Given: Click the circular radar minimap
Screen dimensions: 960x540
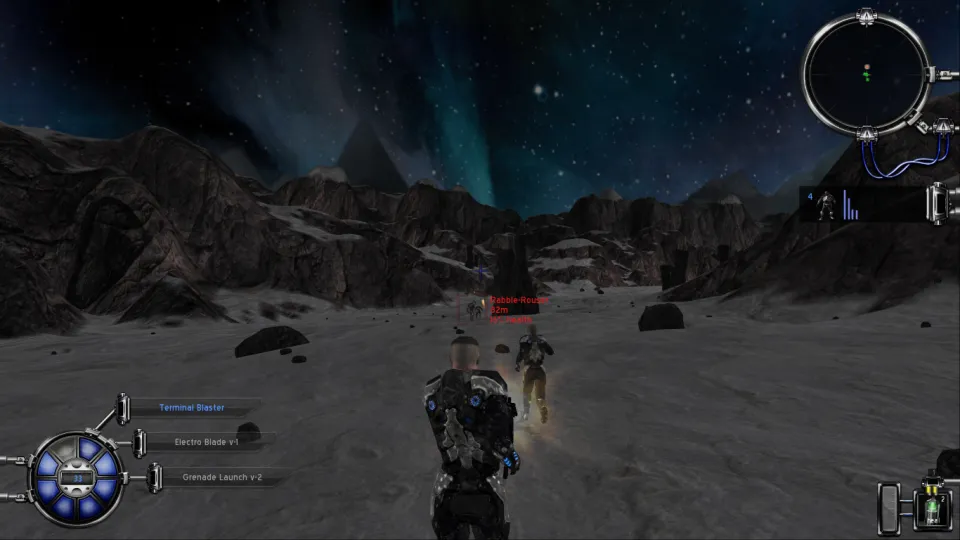Looking at the screenshot, I should pos(866,72).
